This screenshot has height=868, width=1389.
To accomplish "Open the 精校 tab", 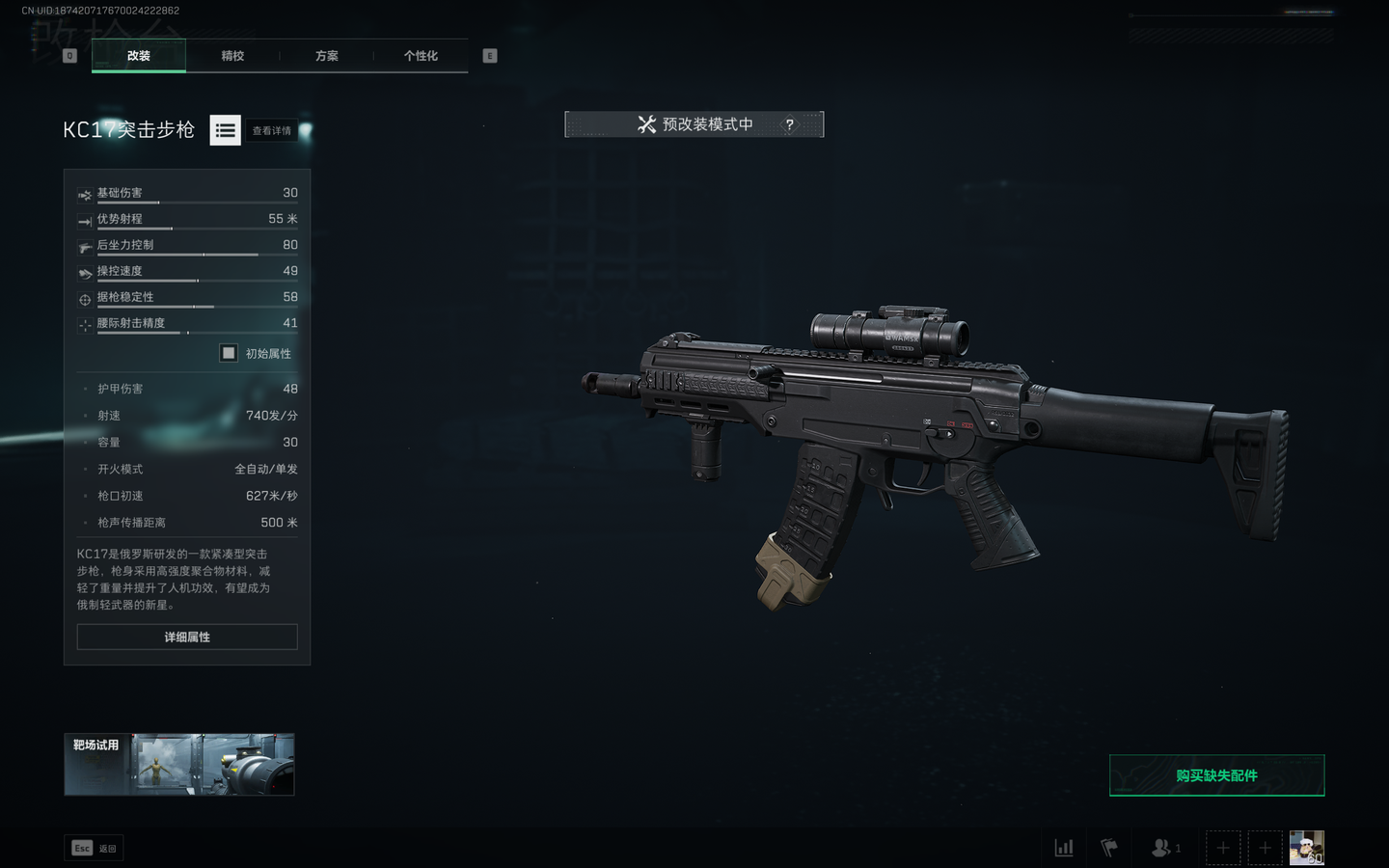I will (x=232, y=56).
